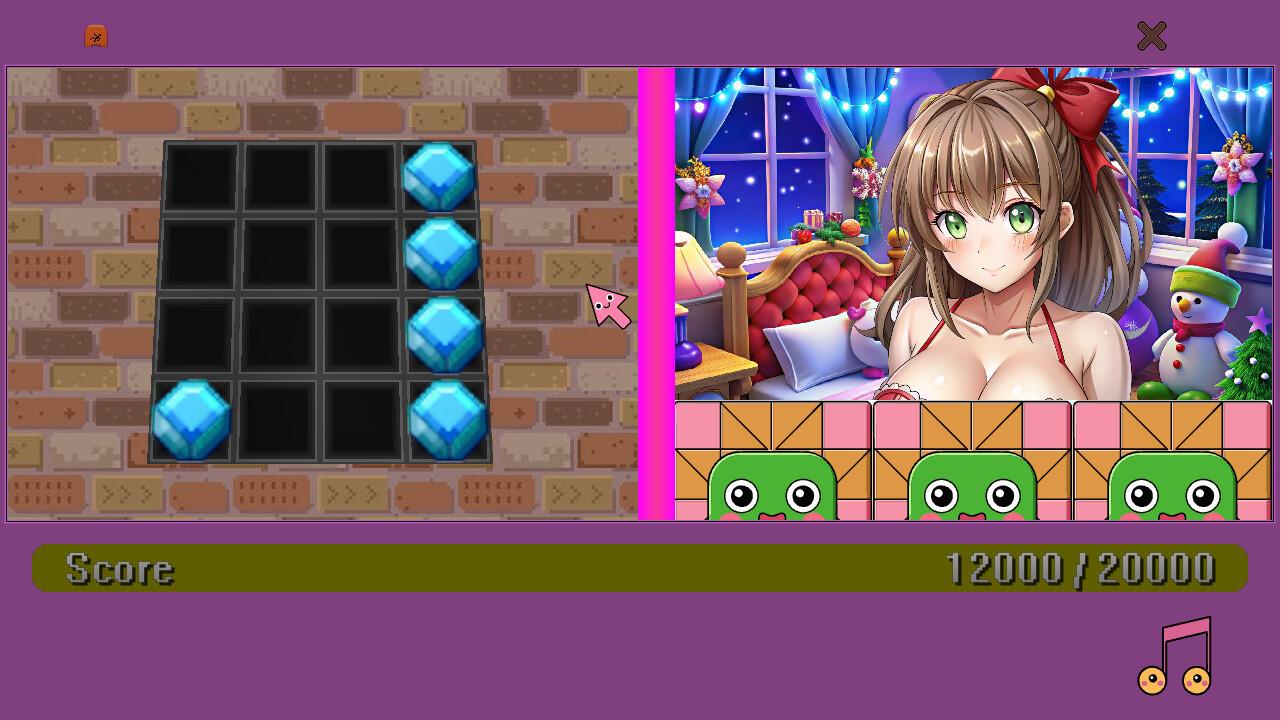Close the game window with the X
Image resolution: width=1280 pixels, height=720 pixels.
point(1151,36)
